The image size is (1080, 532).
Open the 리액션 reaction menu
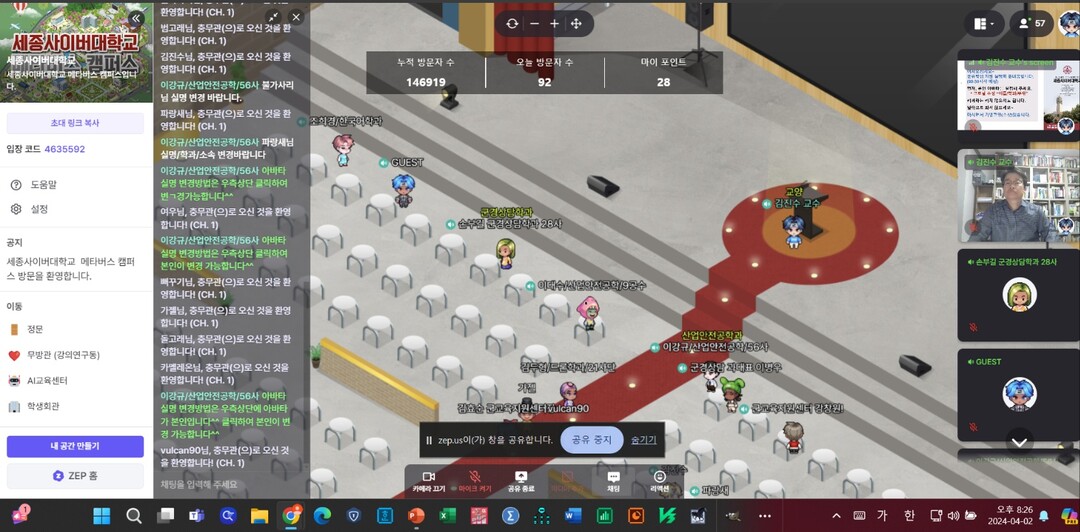(660, 481)
